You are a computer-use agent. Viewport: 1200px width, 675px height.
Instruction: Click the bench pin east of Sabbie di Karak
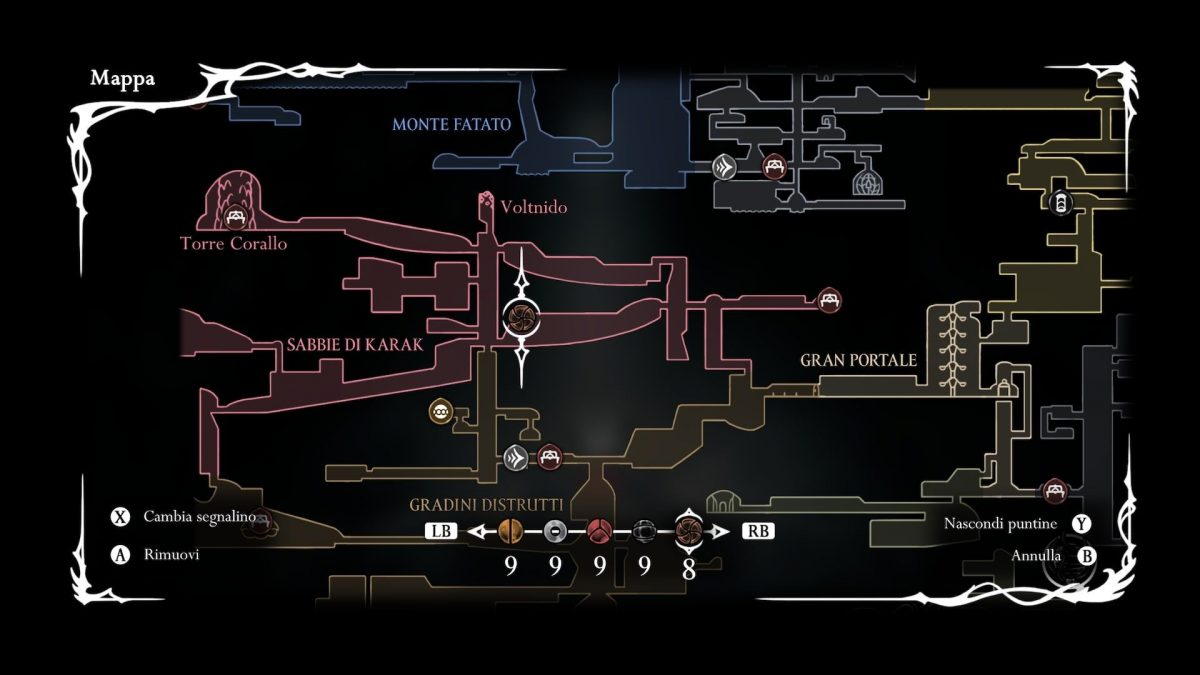point(829,299)
